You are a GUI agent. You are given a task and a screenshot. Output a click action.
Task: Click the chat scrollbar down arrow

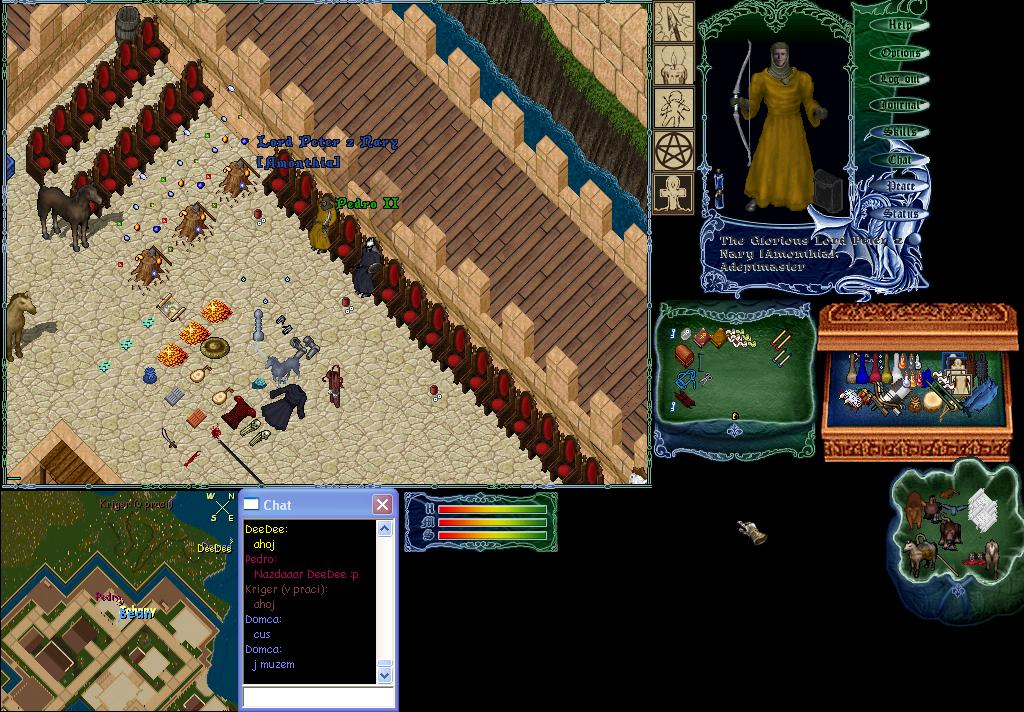coord(385,676)
